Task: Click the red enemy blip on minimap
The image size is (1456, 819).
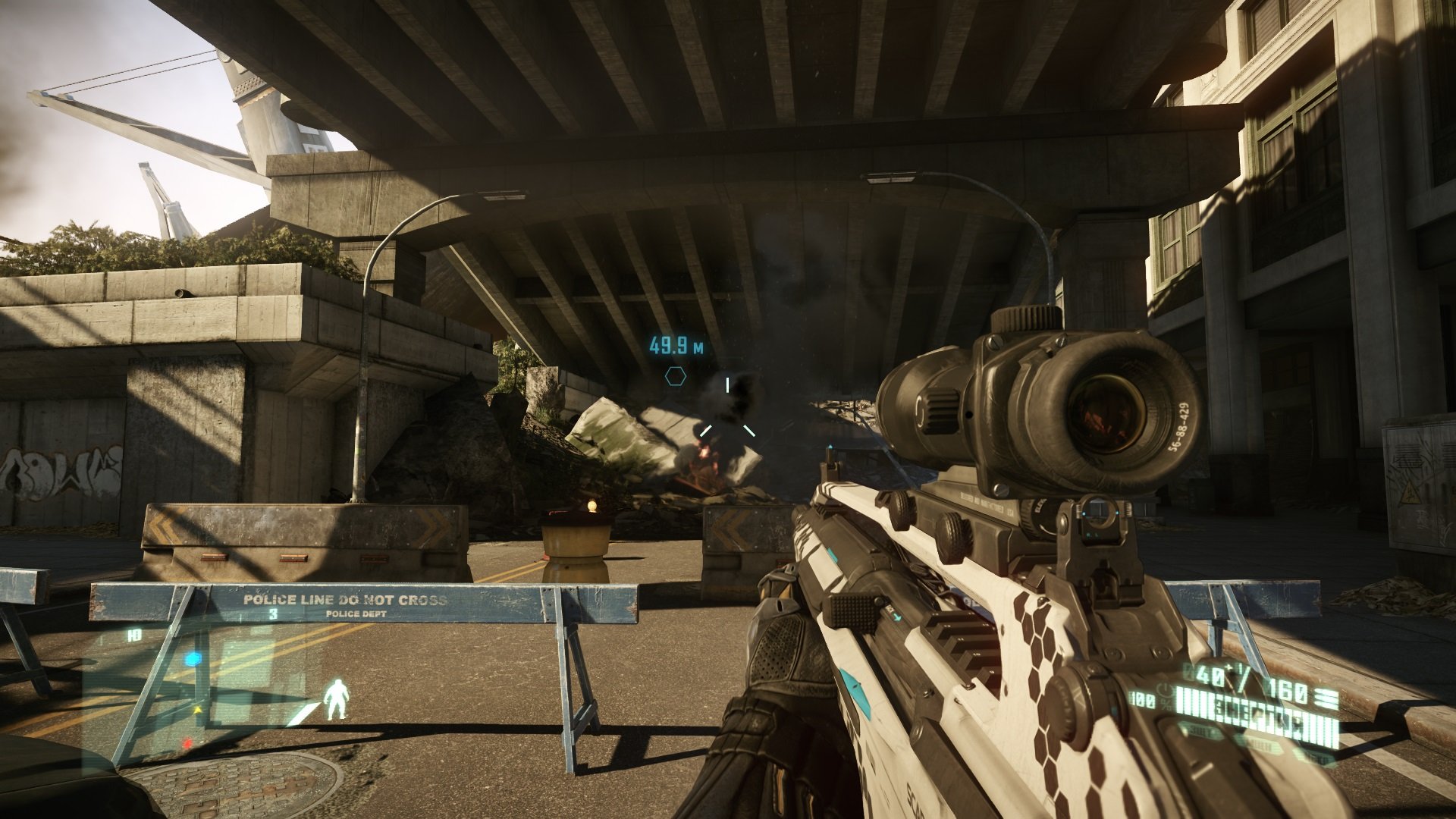Action: click(x=187, y=742)
